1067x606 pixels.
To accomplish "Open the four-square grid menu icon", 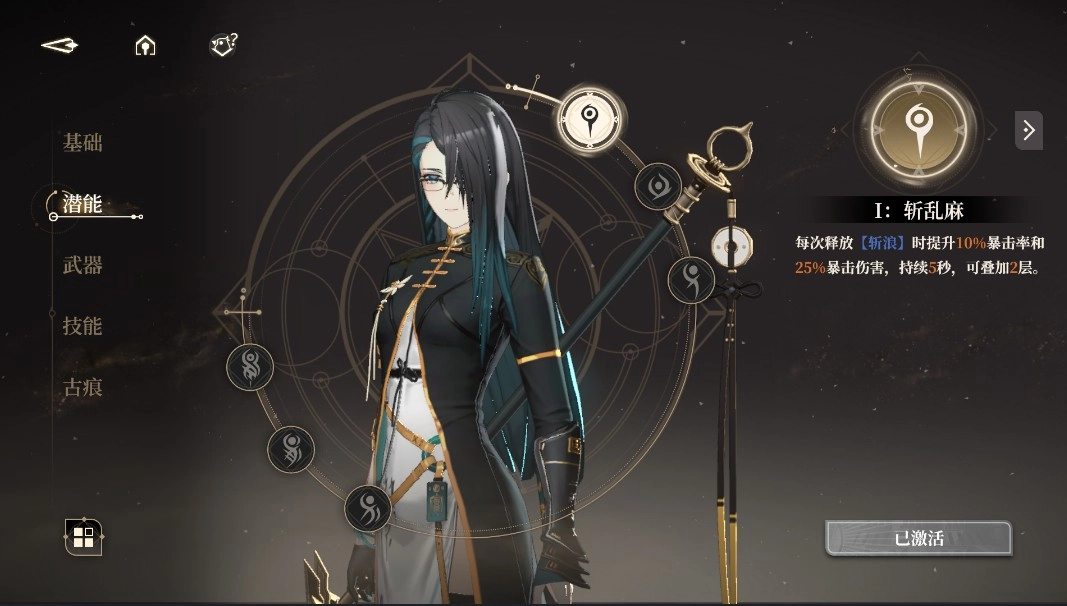I will point(84,537).
